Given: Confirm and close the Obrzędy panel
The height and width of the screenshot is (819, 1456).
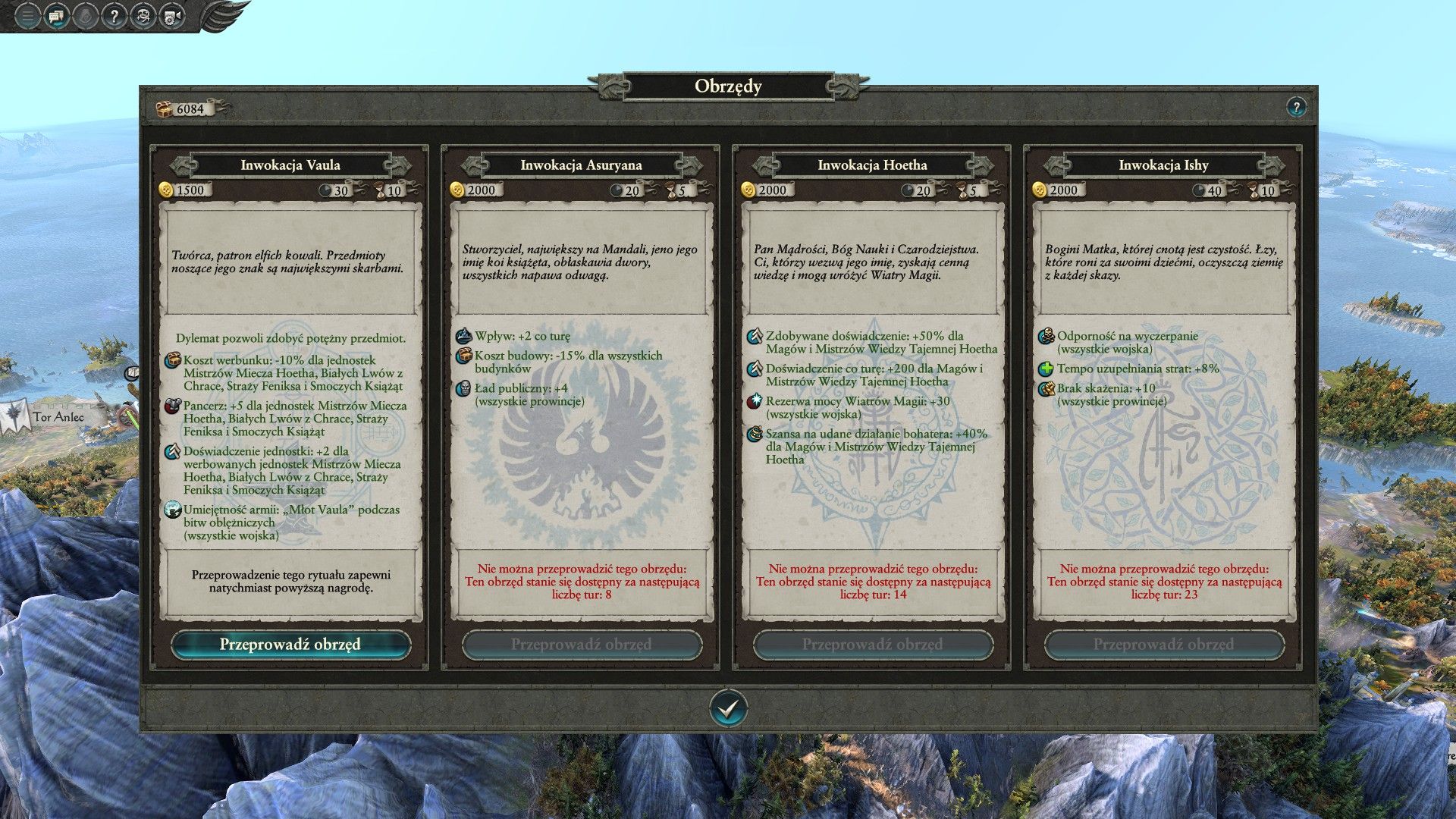Looking at the screenshot, I should click(728, 708).
